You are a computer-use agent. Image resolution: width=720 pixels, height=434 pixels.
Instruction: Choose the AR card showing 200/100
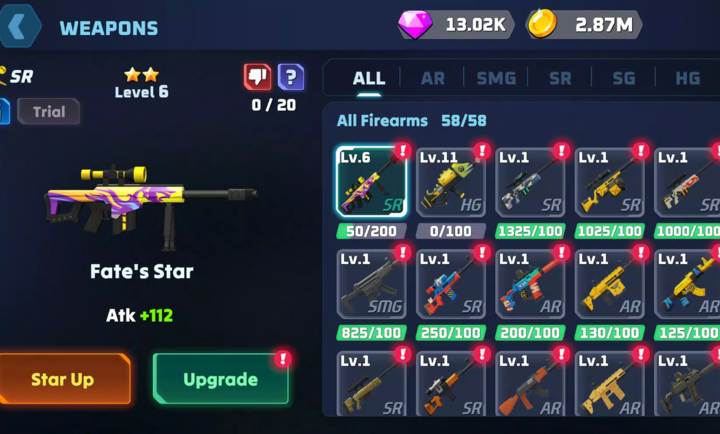click(x=530, y=284)
